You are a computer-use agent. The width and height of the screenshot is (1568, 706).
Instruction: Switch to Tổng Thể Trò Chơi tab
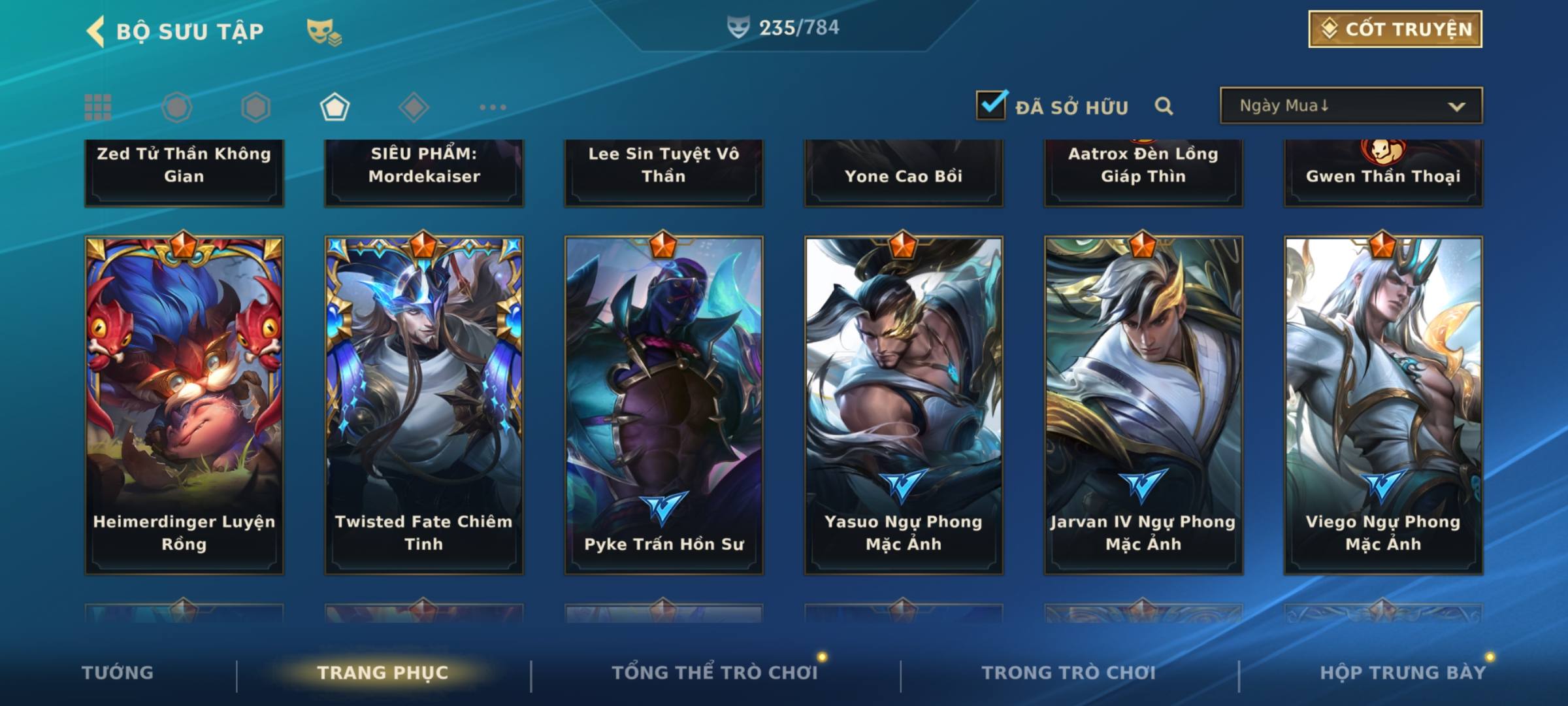tap(715, 673)
